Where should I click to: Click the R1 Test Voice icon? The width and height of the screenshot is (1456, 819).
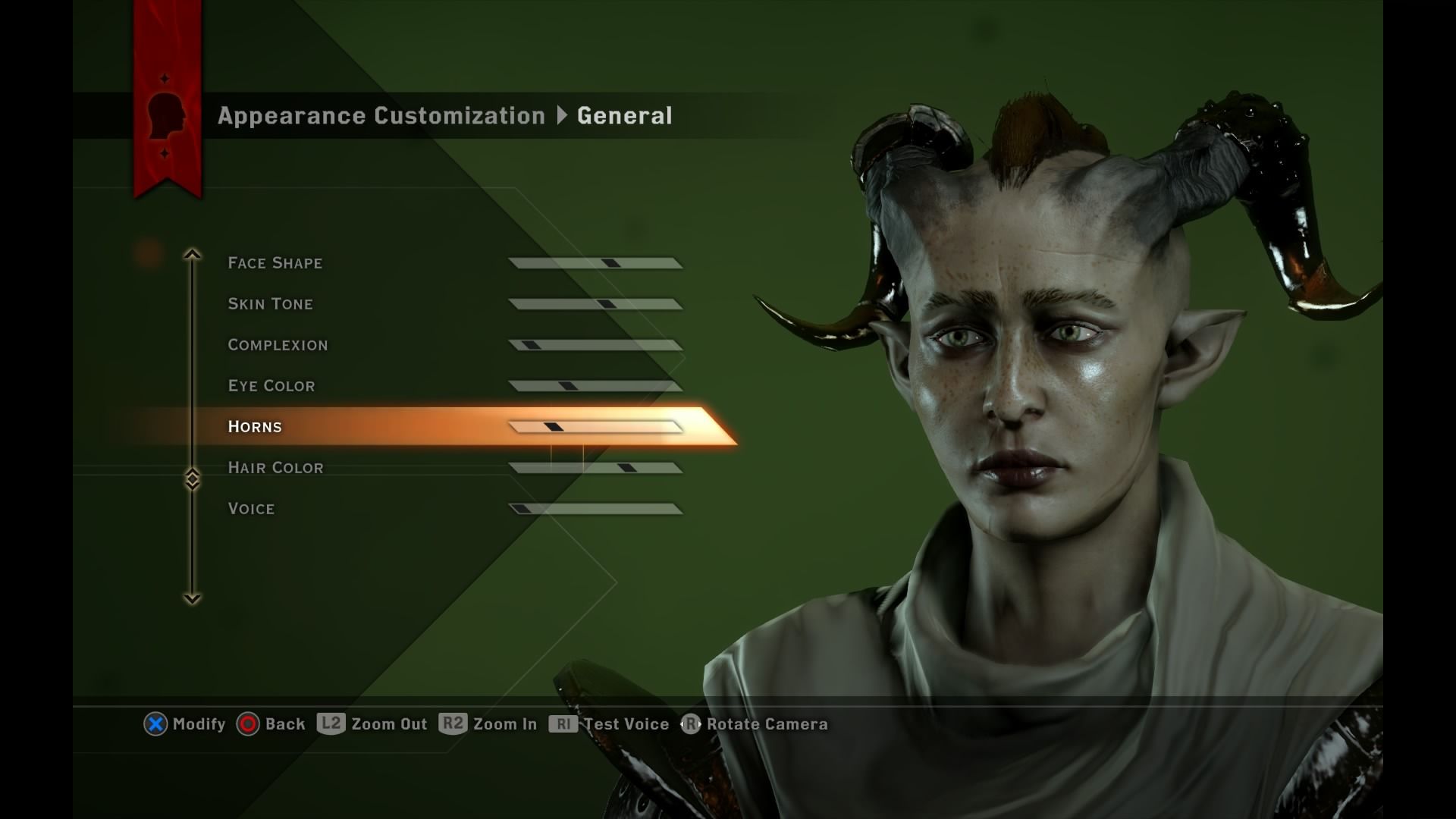pyautogui.click(x=563, y=723)
